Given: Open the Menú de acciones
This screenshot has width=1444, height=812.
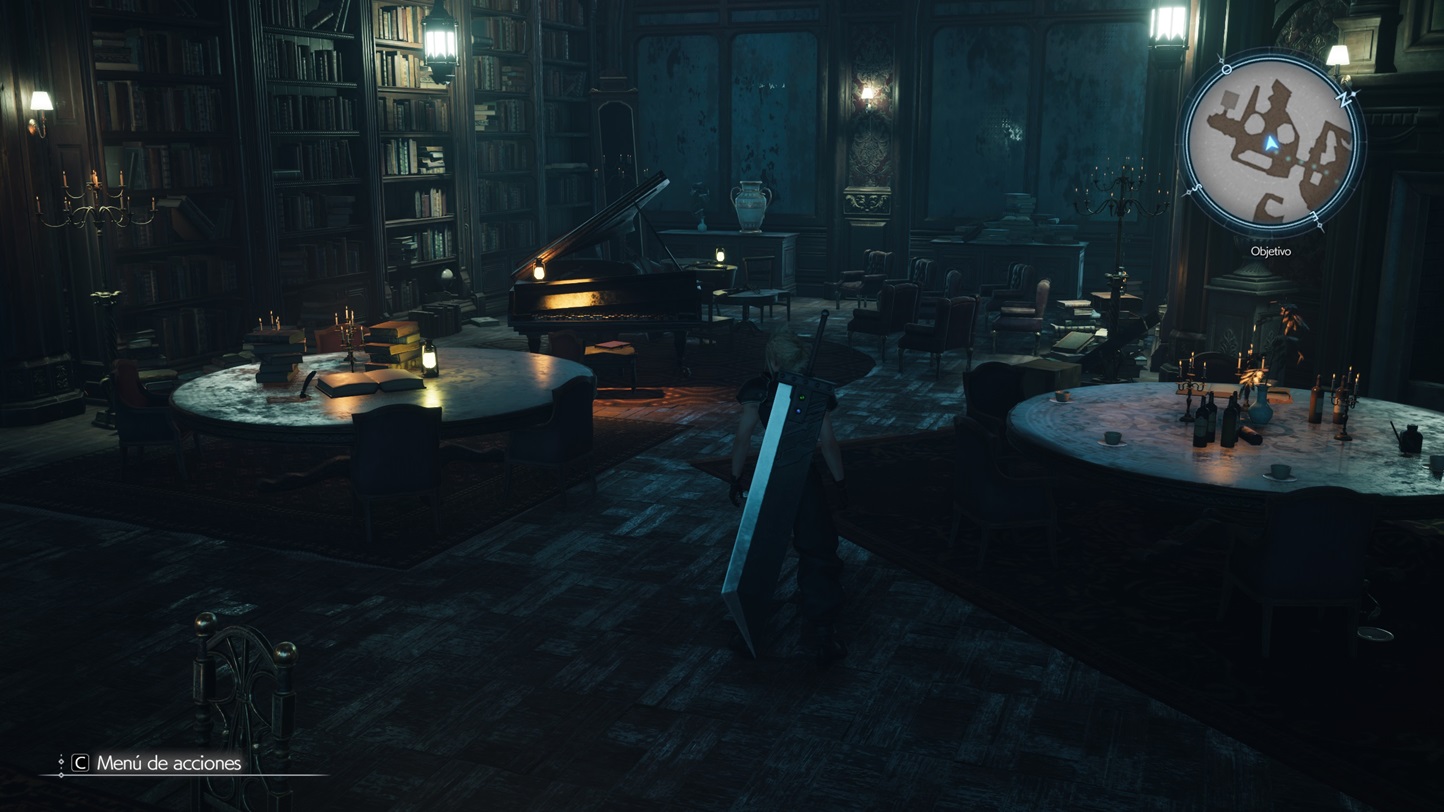Looking at the screenshot, I should pyautogui.click(x=168, y=763).
